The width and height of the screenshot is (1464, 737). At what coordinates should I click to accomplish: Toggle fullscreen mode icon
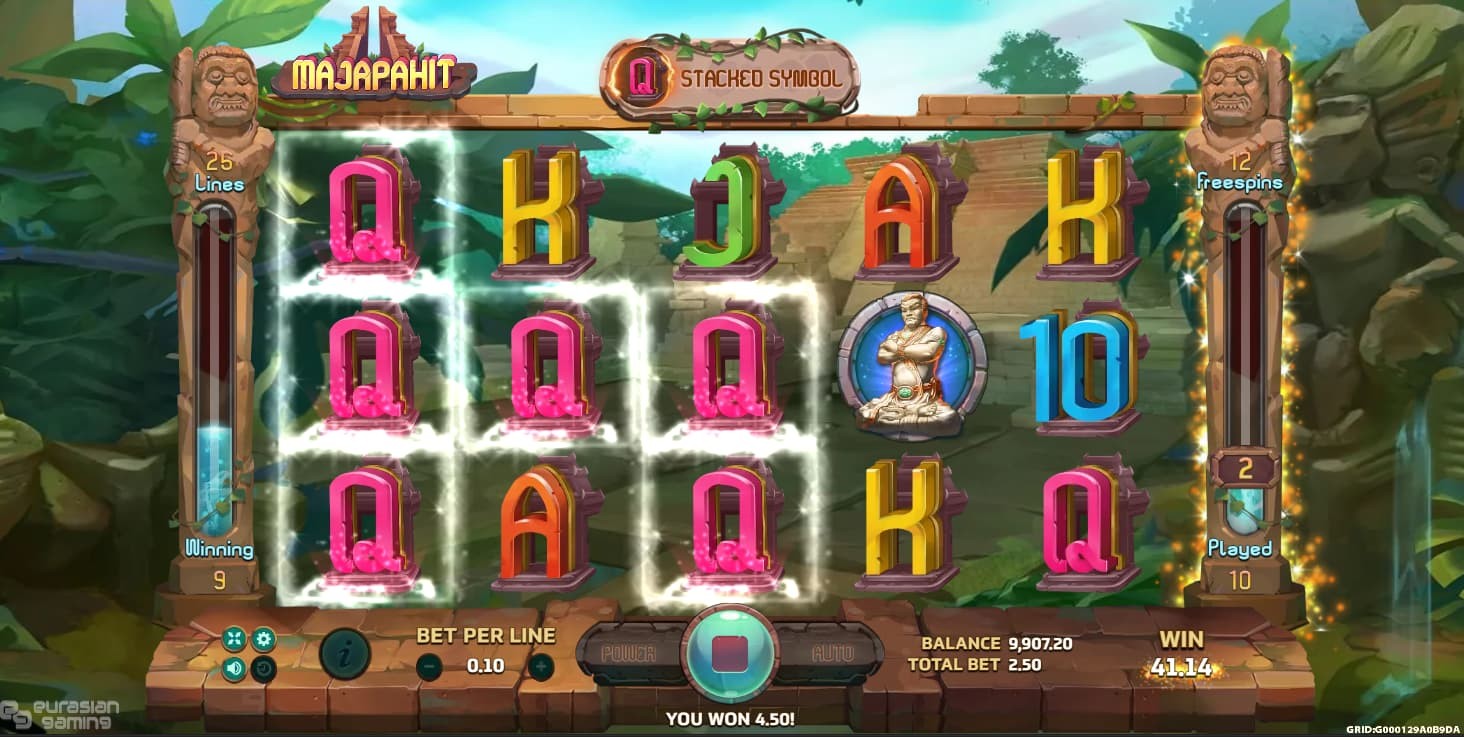tap(235, 638)
